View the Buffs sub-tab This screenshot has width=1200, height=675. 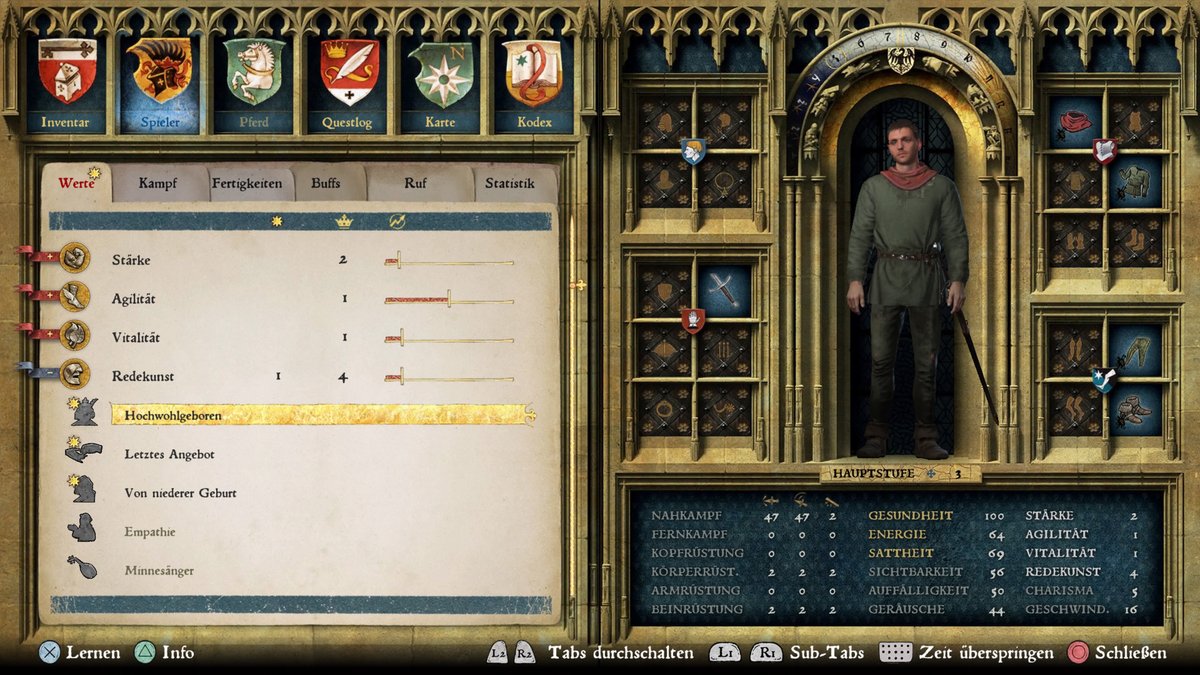[325, 184]
